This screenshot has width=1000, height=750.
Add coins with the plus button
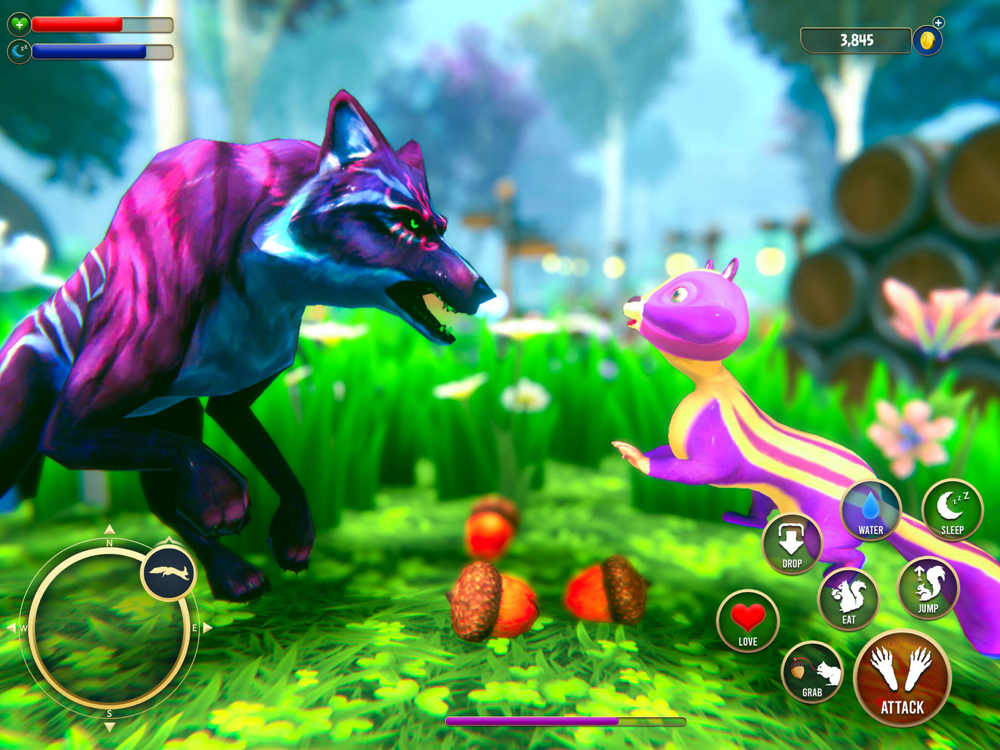pos(938,23)
